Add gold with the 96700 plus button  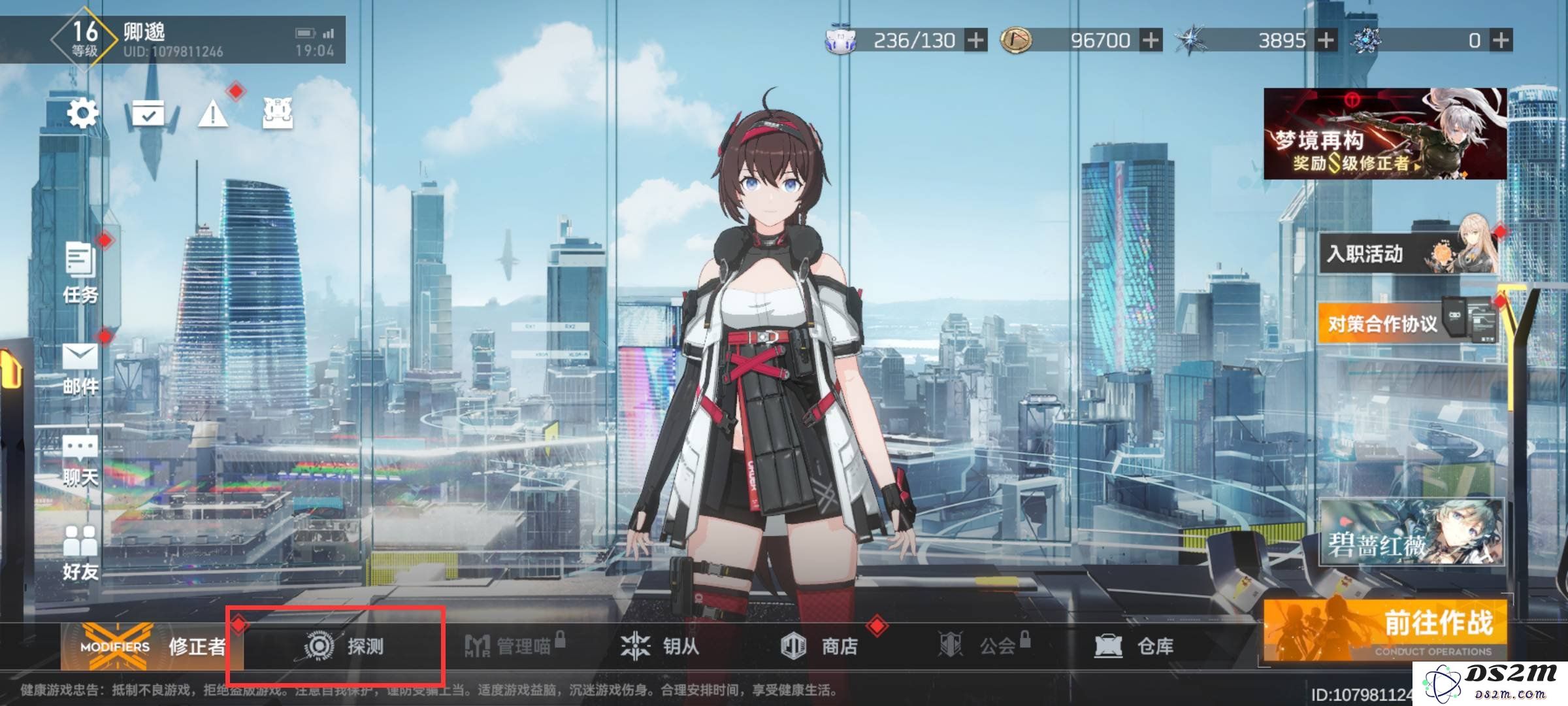point(1151,41)
